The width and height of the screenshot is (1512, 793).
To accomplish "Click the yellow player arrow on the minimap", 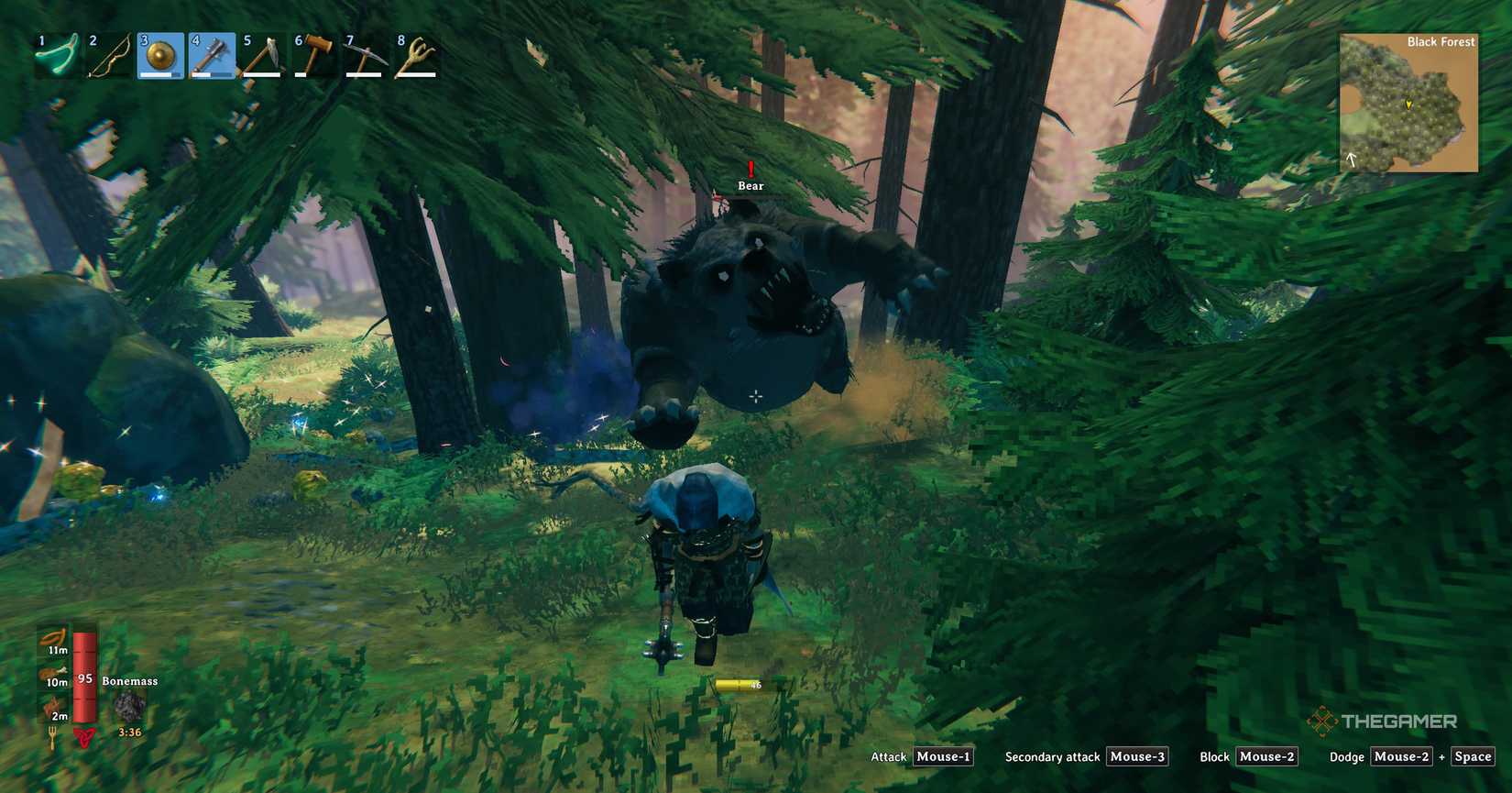I will coord(1408,105).
